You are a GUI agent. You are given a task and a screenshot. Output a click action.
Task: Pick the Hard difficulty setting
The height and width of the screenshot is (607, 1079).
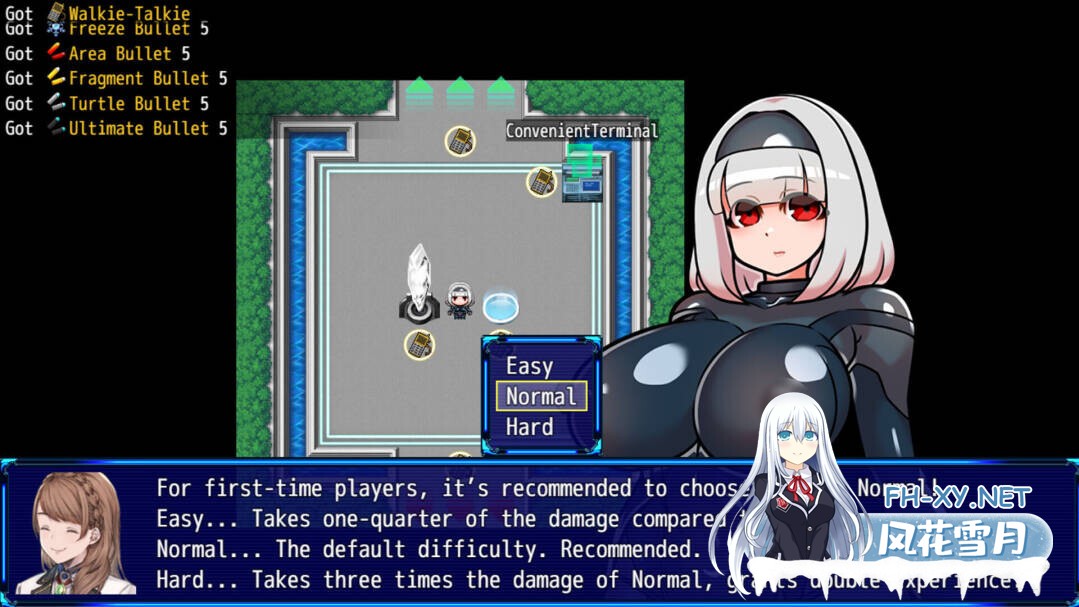[530, 427]
